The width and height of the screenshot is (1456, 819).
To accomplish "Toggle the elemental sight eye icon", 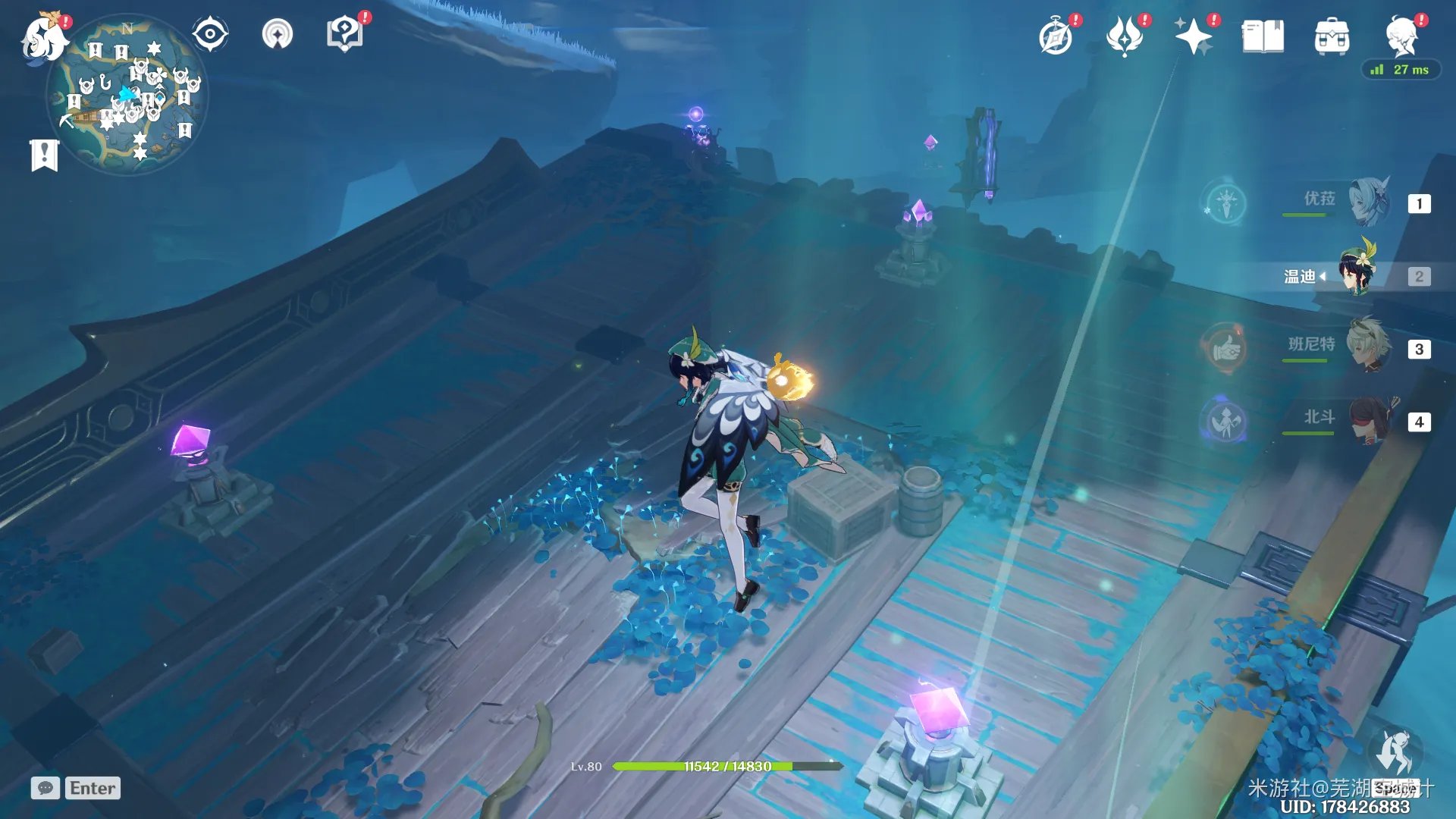I will click(210, 35).
